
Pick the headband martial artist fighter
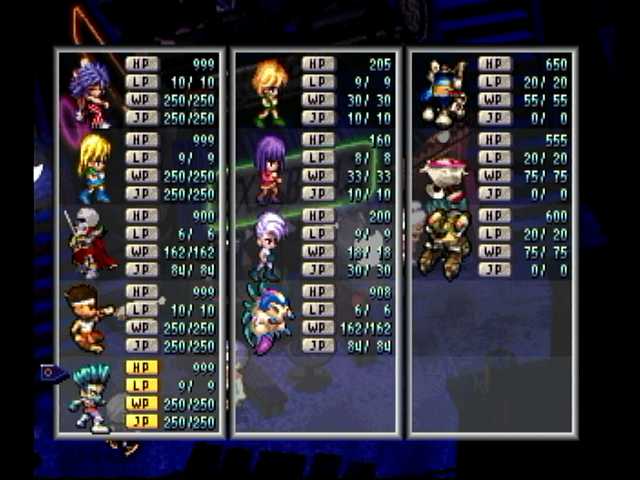point(90,318)
